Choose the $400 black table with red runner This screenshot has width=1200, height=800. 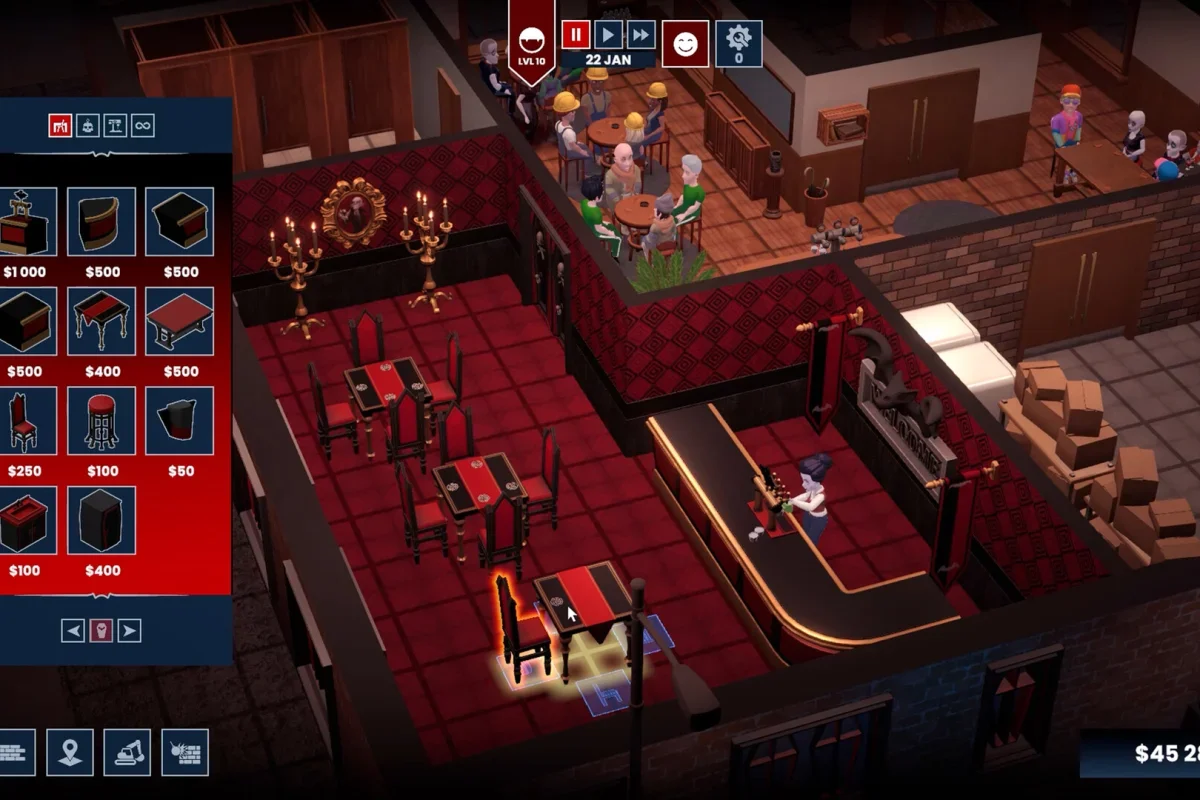[x=101, y=321]
